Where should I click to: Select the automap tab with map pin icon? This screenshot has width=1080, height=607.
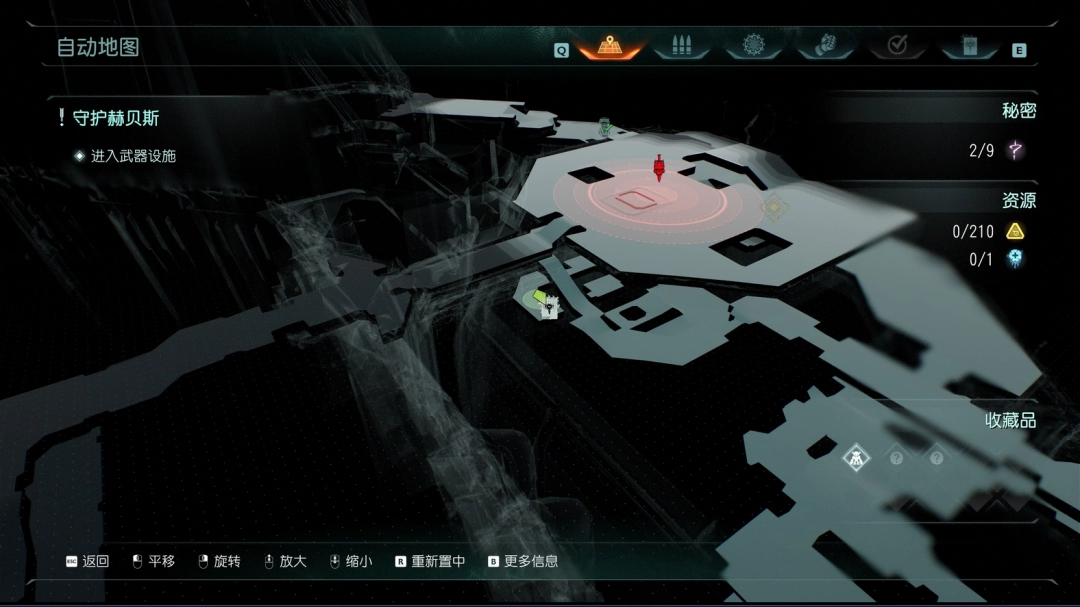coord(610,45)
